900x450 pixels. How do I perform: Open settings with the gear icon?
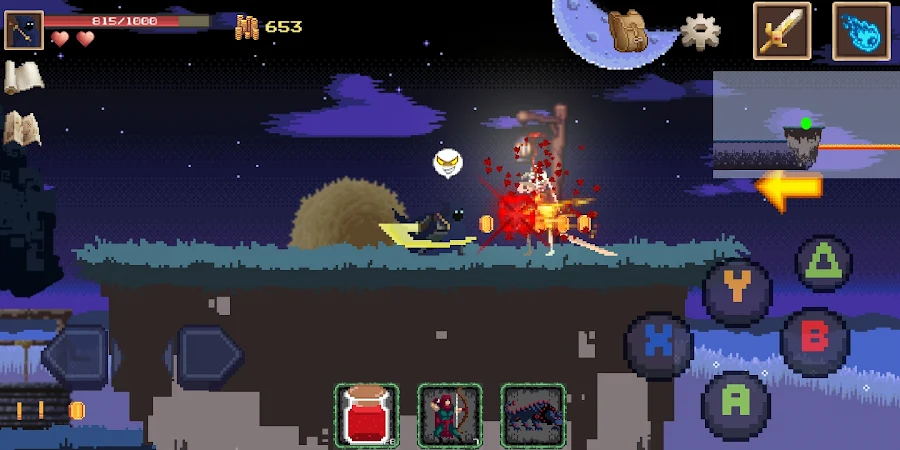click(x=700, y=31)
